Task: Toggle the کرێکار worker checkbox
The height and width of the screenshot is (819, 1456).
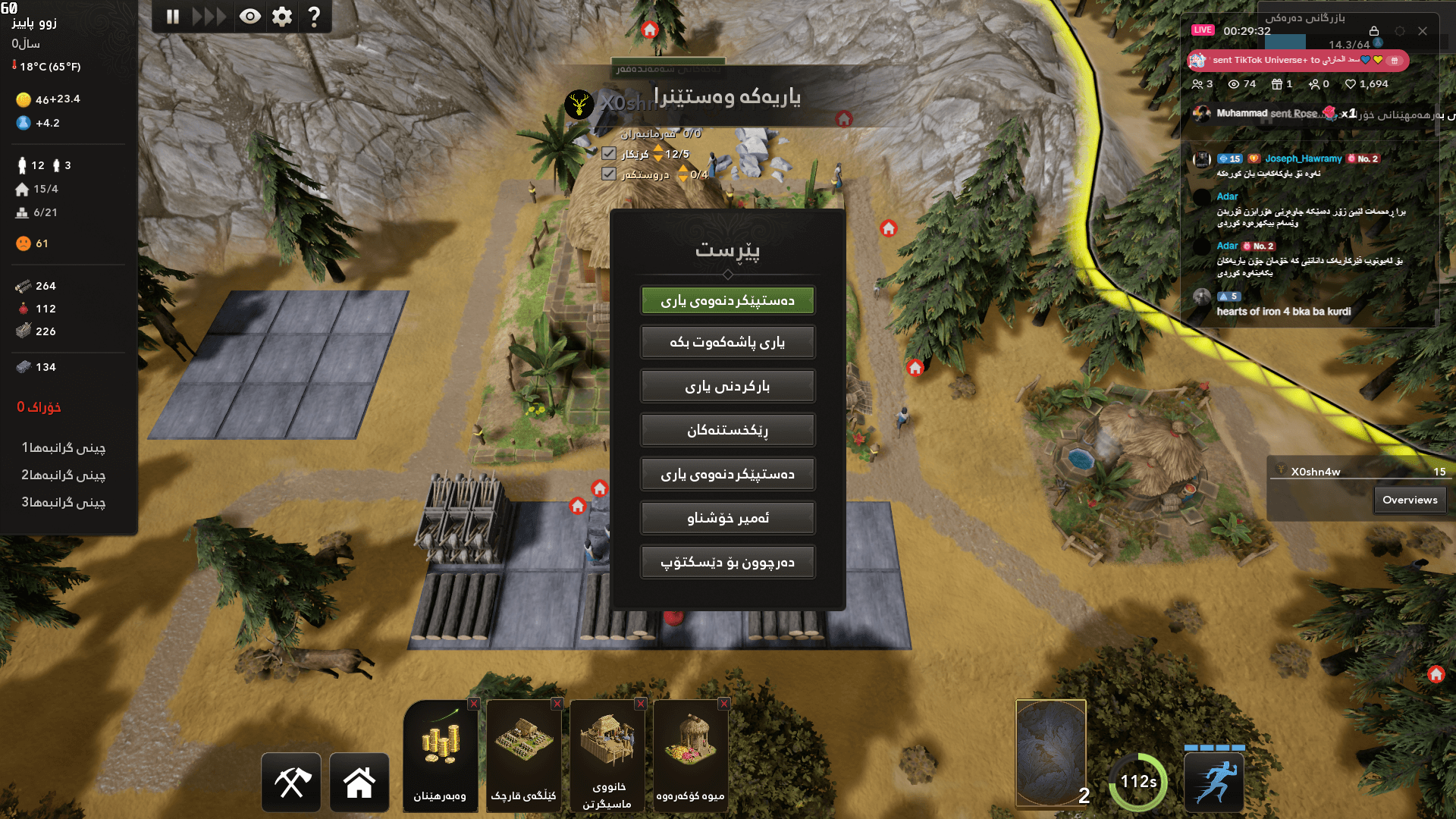Action: click(x=607, y=152)
